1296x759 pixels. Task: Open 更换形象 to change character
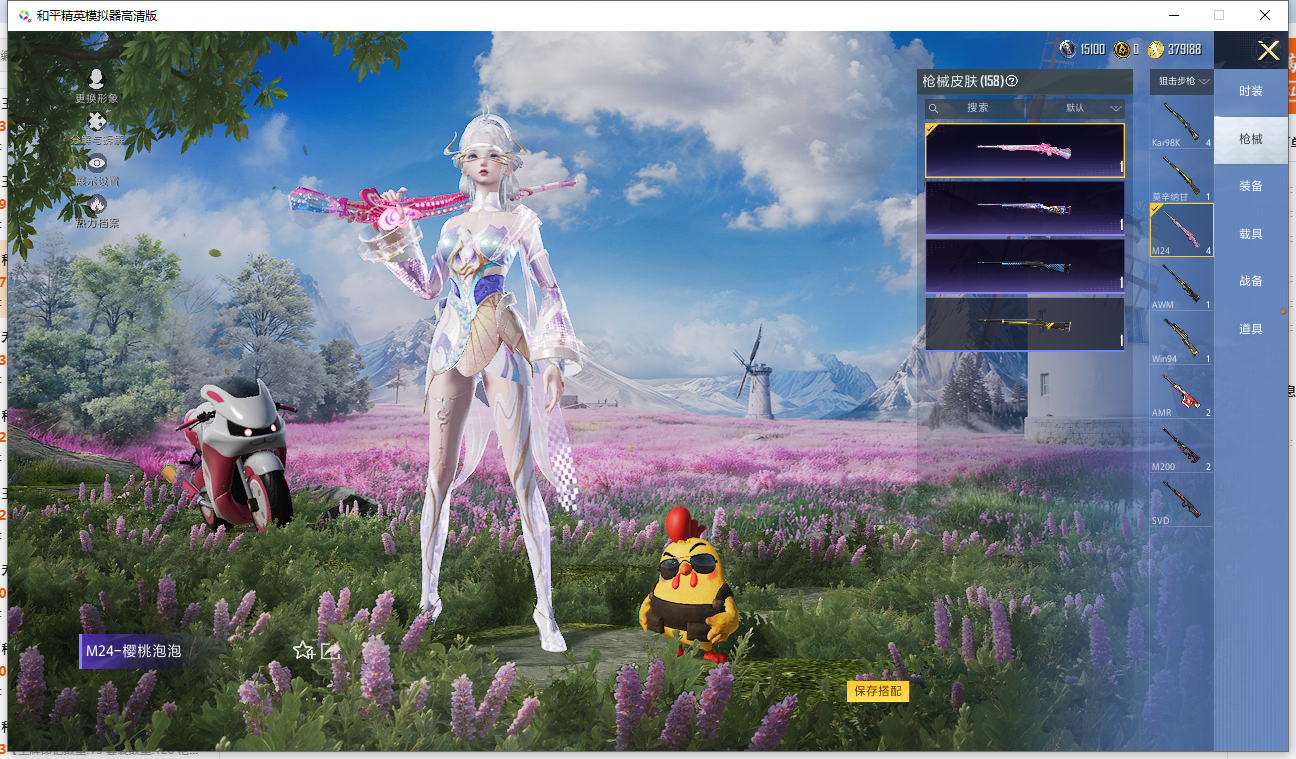96,85
